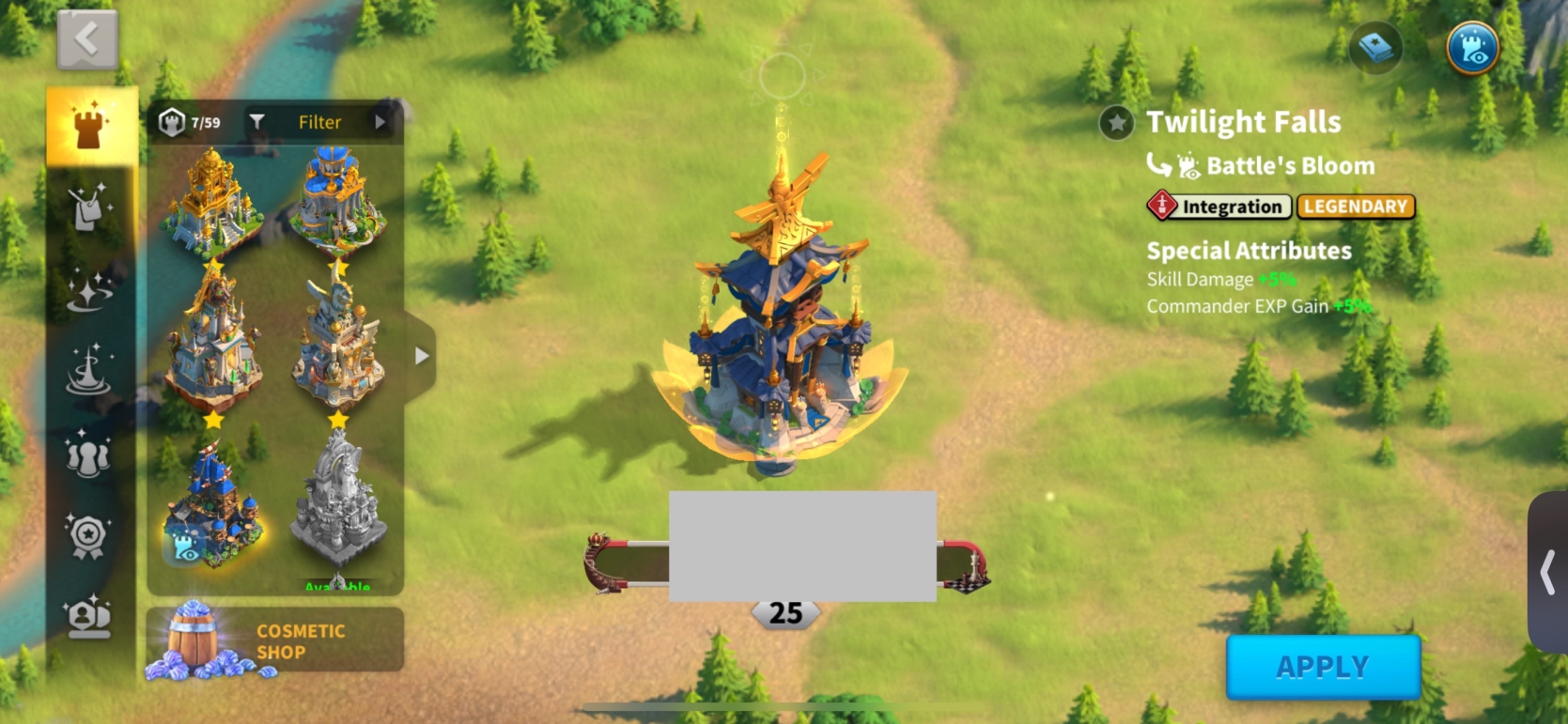
Task: Select the castle city themes tab
Action: pos(91,128)
